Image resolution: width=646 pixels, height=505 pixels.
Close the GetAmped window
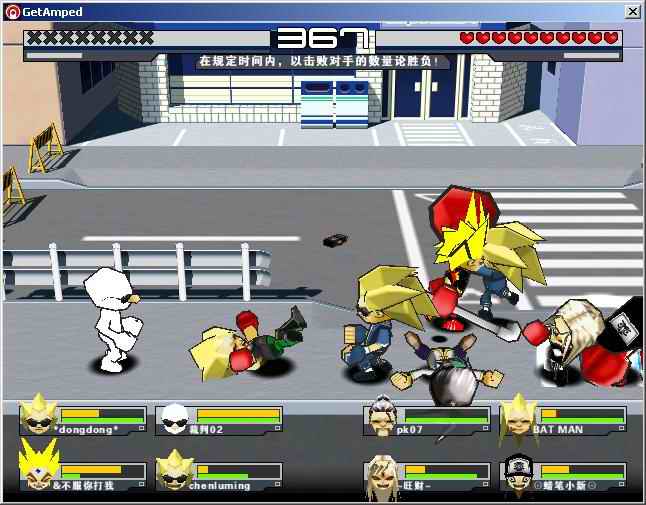tap(632, 10)
